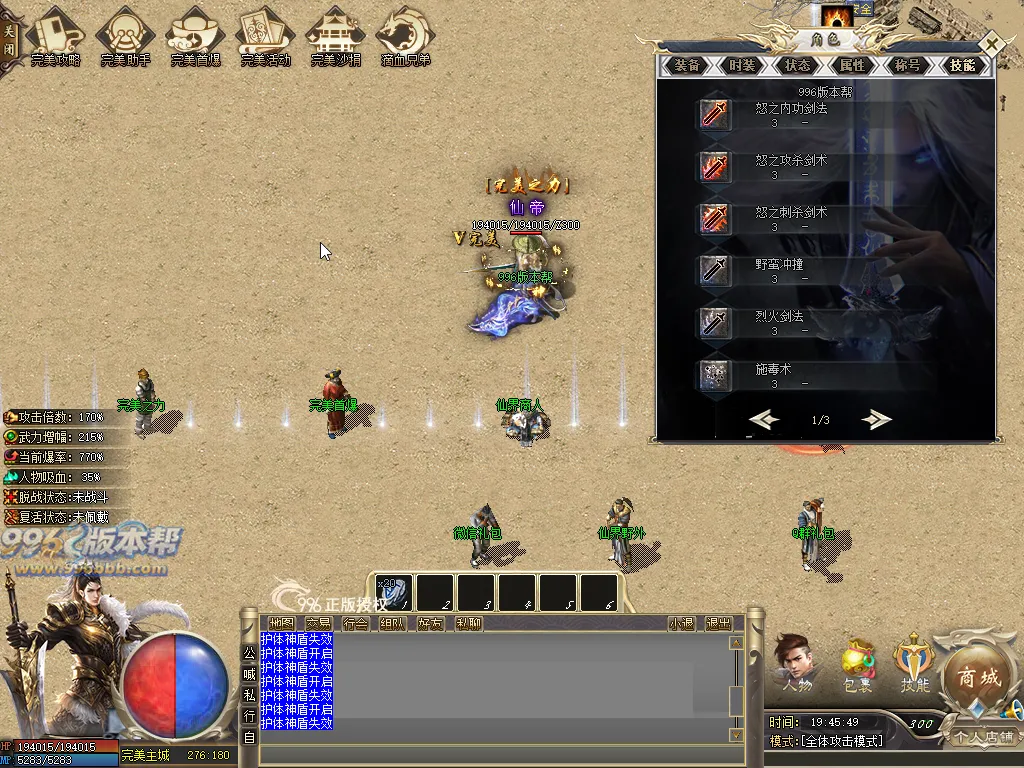Screen dimensions: 1024x768
Task: Click the 退出 exit button
Action: point(718,623)
